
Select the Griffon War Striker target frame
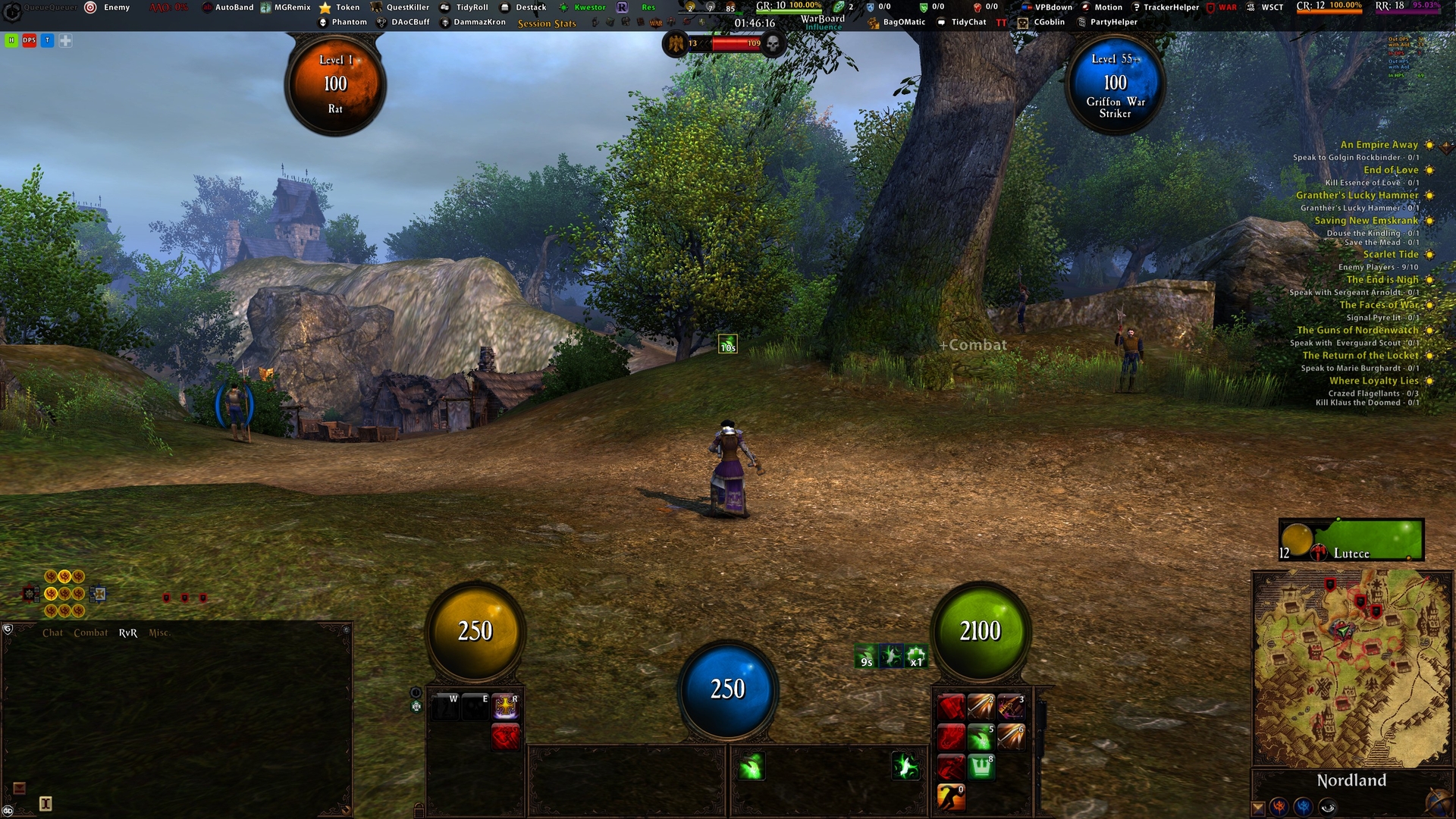(1115, 85)
